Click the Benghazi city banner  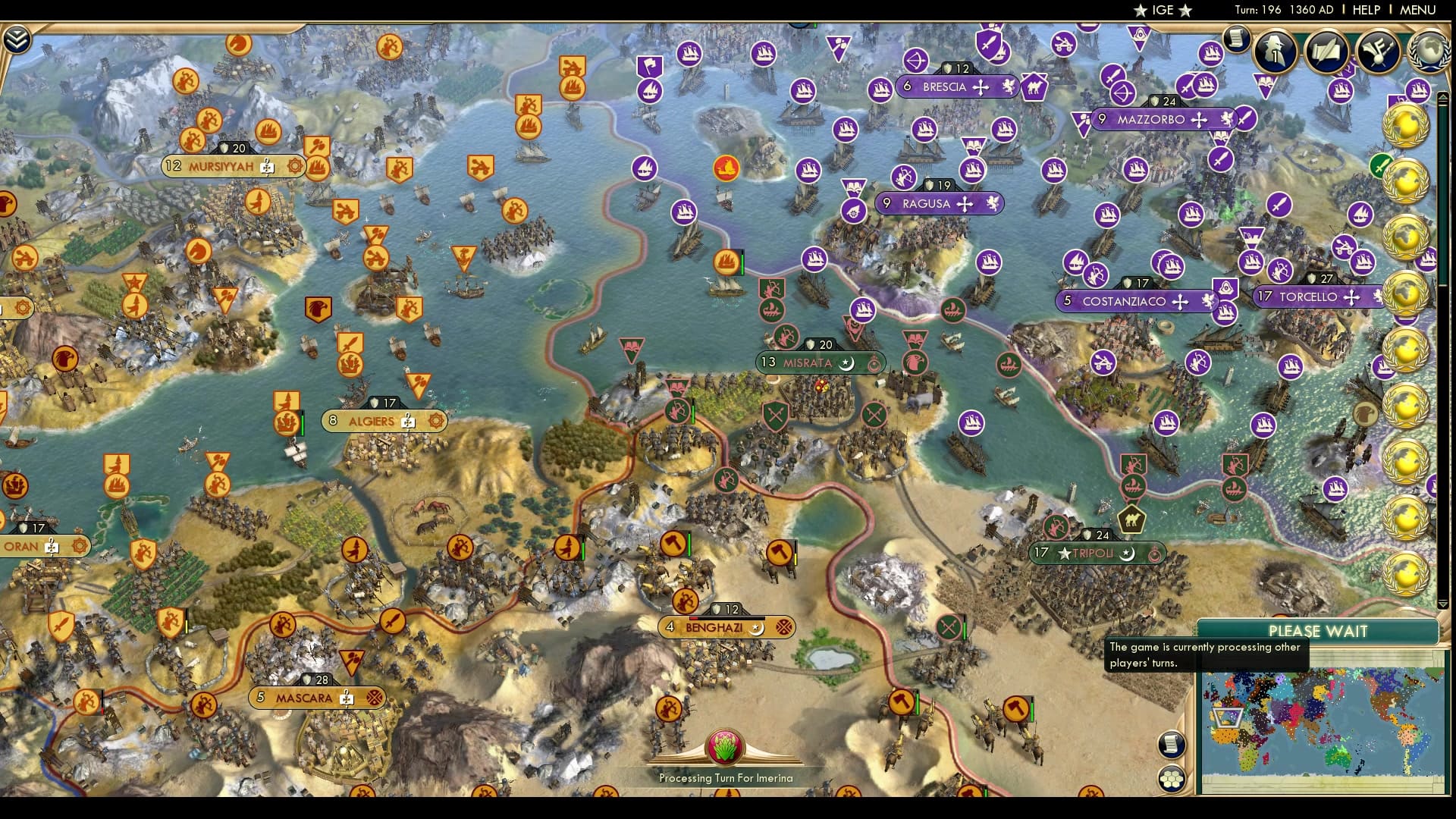[725, 627]
